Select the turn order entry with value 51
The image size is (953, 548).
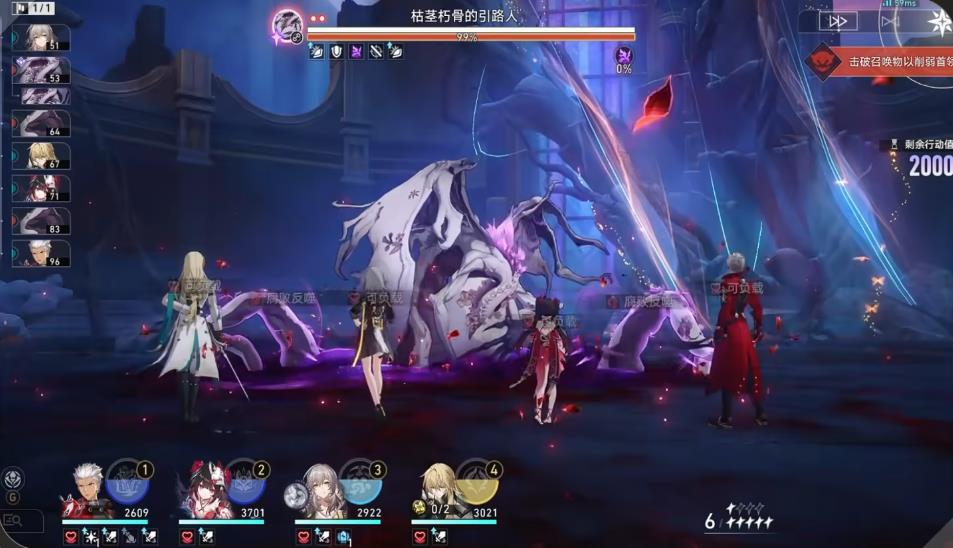click(41, 38)
